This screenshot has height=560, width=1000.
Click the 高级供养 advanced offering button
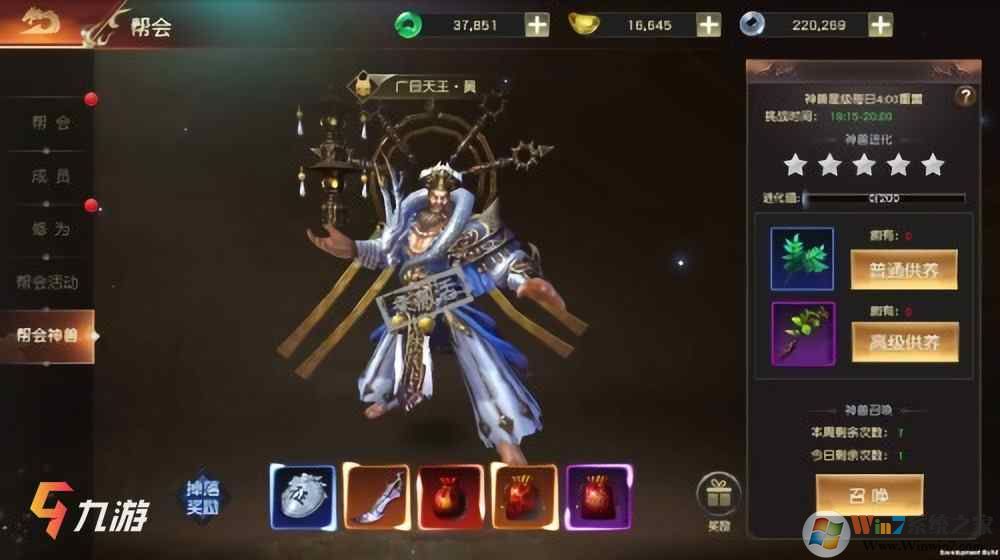click(x=904, y=342)
